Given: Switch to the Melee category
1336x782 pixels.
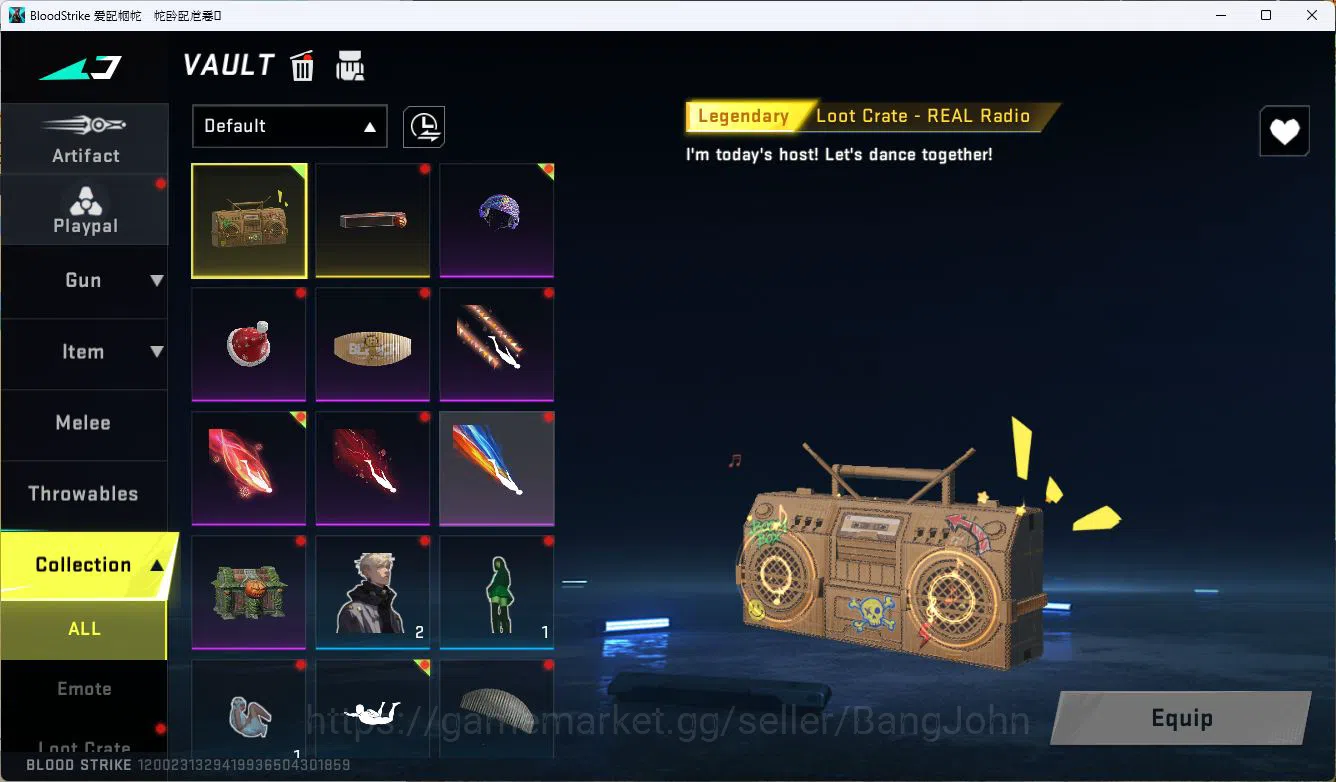Looking at the screenshot, I should tap(85, 423).
